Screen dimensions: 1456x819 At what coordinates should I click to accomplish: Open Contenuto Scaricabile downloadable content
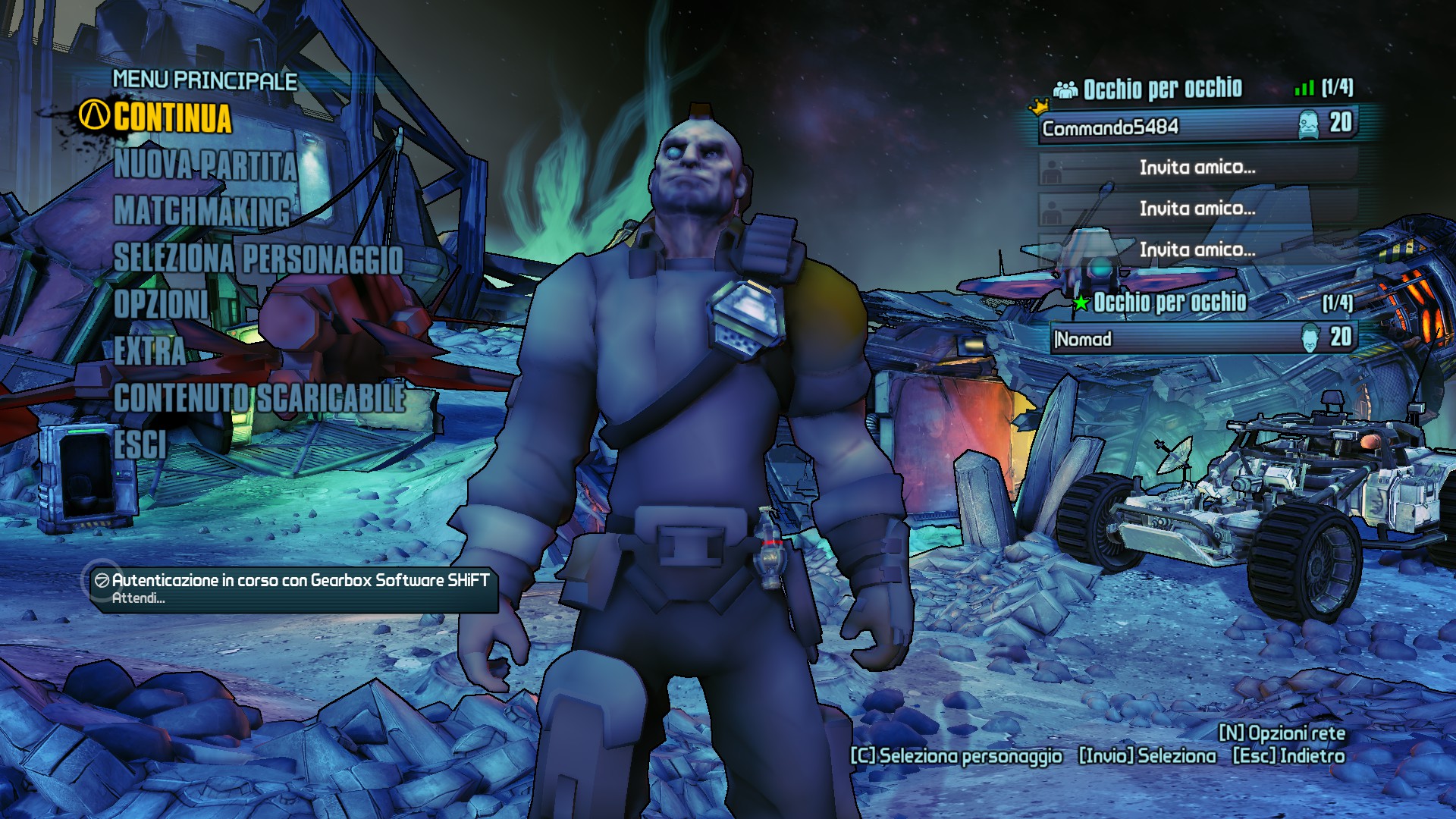pyautogui.click(x=259, y=398)
